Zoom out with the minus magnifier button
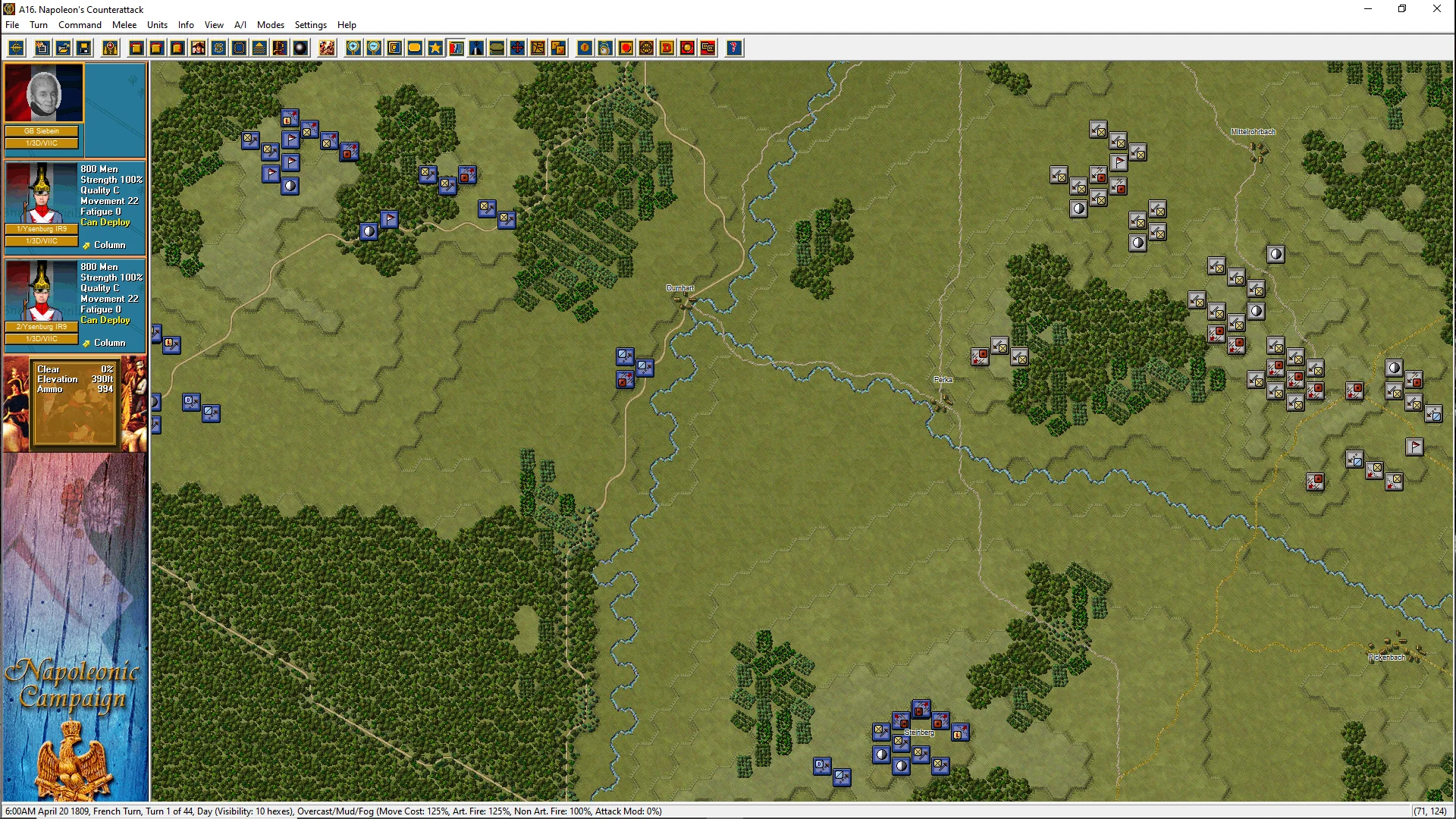1456x819 pixels. pyautogui.click(x=374, y=49)
